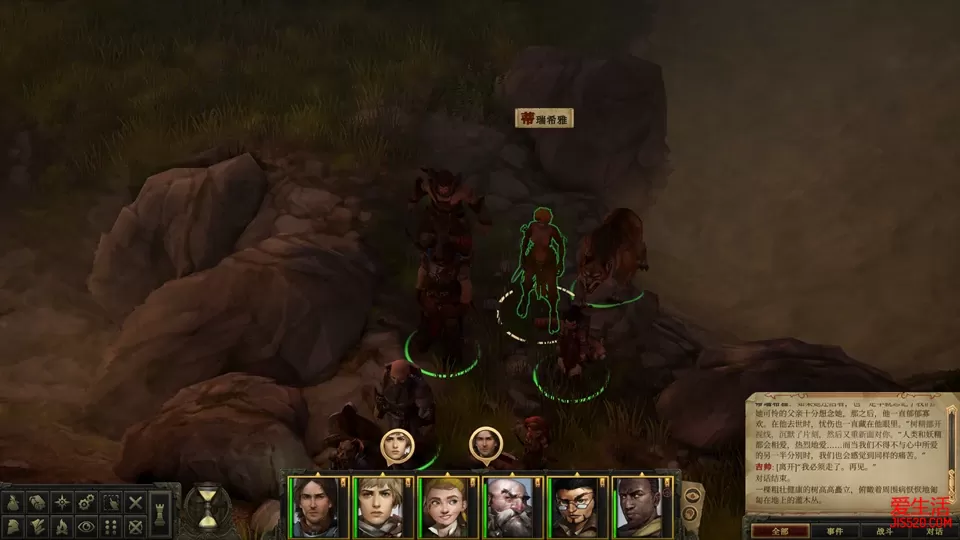Image resolution: width=960 pixels, height=540 pixels.
Task: Switch to the 战斗 log tab
Action: pos(884,530)
